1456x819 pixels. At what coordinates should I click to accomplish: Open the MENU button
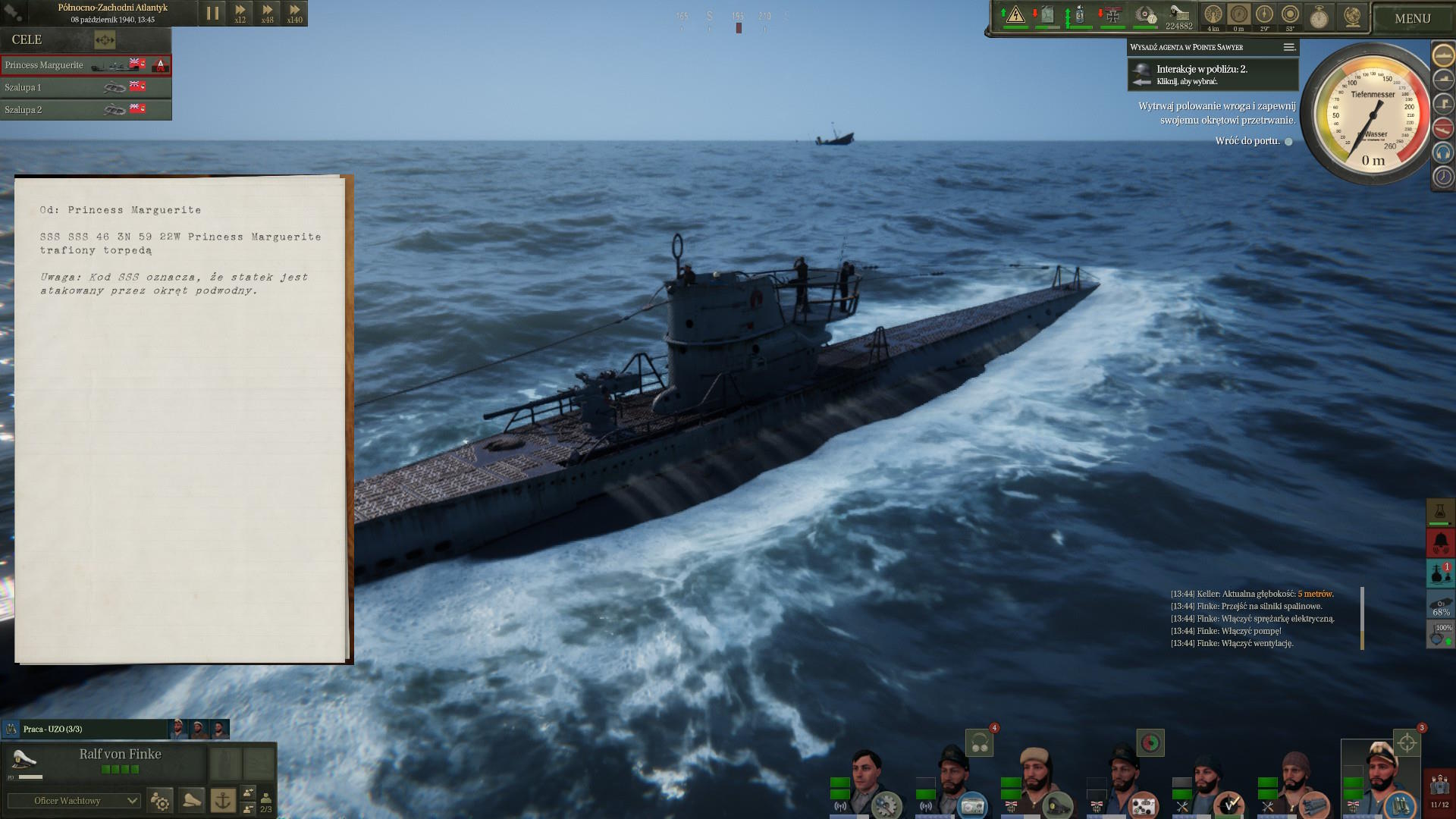pyautogui.click(x=1412, y=18)
